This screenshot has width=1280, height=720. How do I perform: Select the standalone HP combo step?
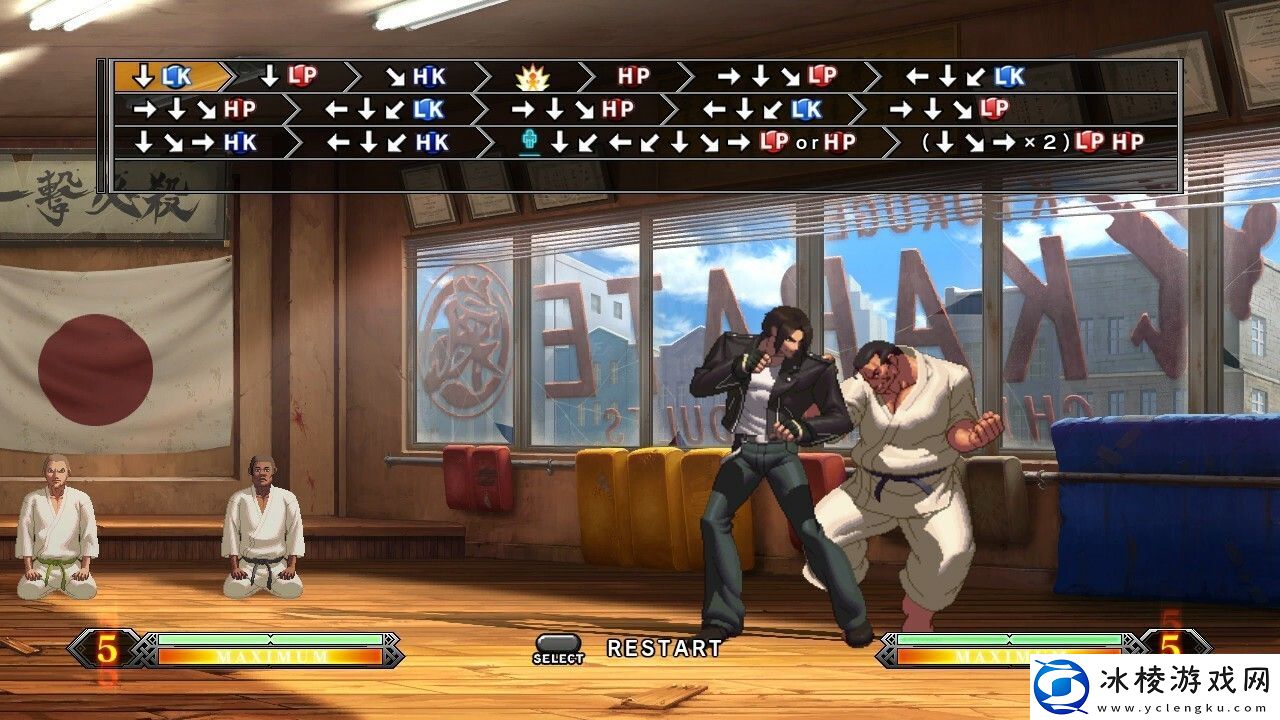pyautogui.click(x=633, y=76)
